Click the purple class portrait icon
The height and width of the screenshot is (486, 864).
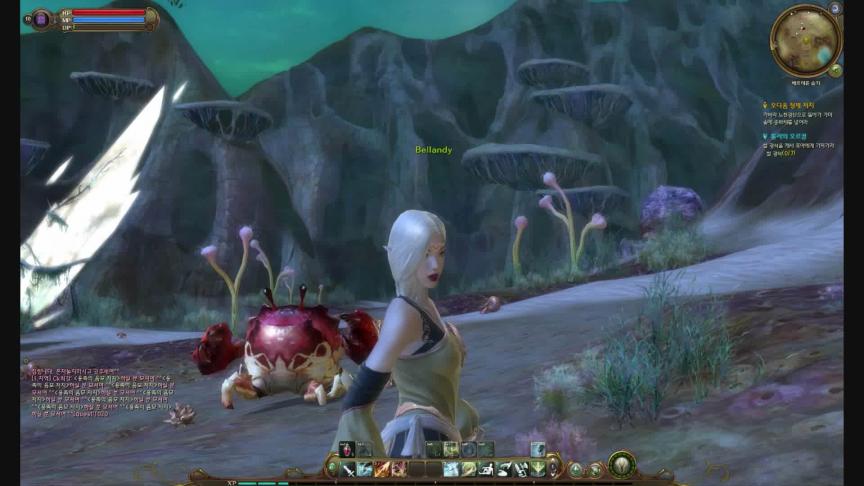click(42, 18)
